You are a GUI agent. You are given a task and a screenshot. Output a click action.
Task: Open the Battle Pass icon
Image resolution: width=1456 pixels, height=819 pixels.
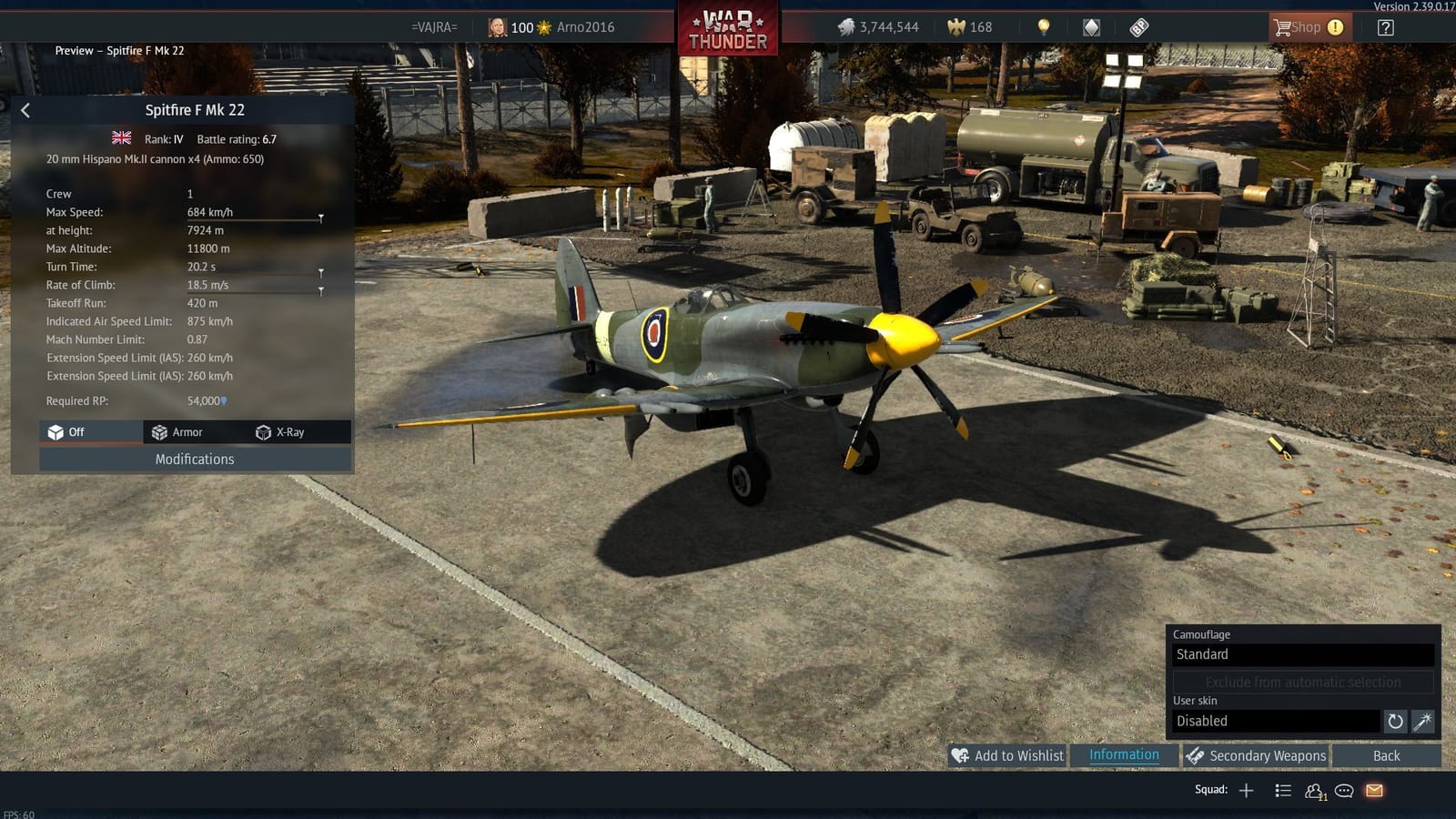point(1137,26)
